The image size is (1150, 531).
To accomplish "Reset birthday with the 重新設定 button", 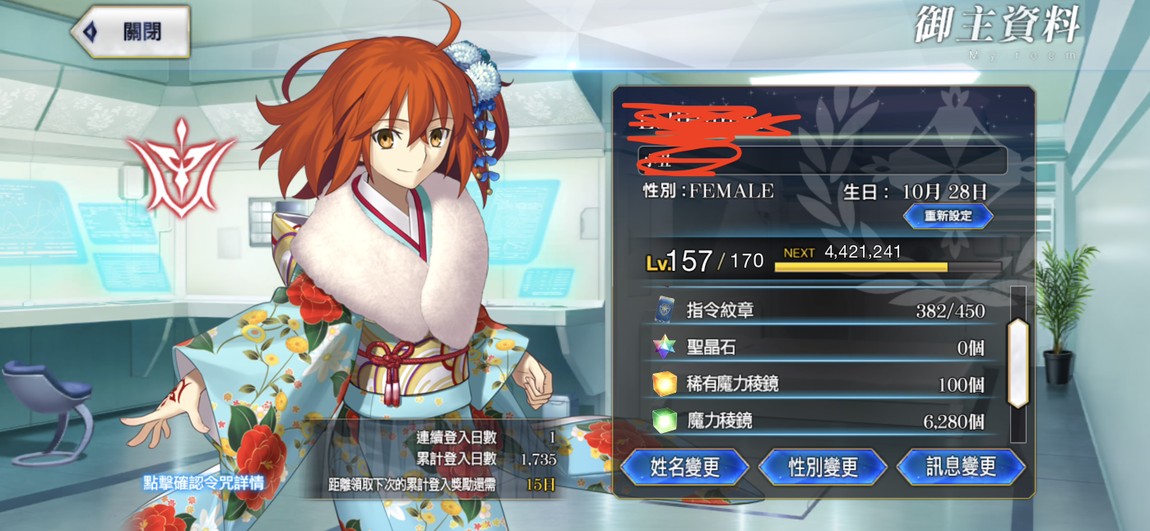I will pyautogui.click(x=947, y=215).
